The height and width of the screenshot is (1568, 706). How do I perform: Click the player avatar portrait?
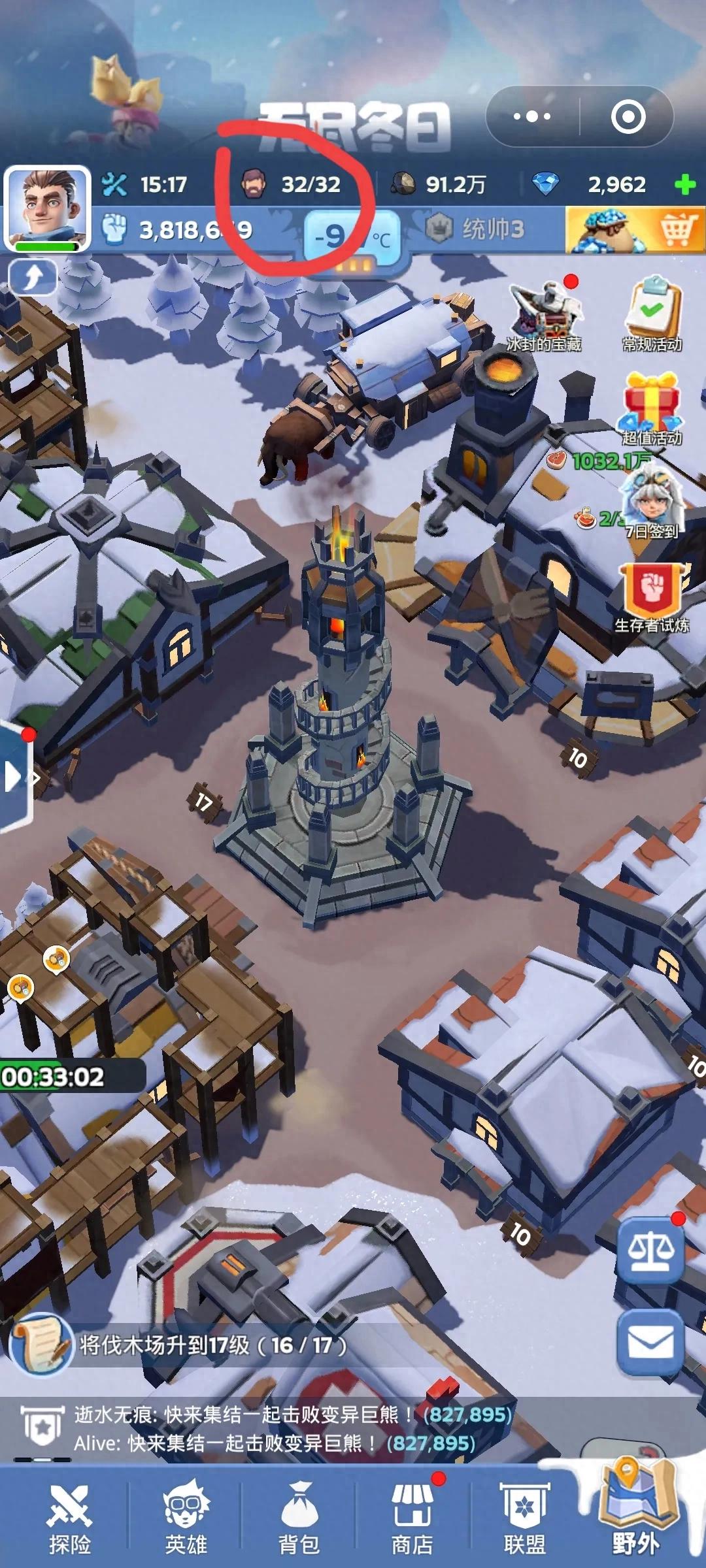click(47, 208)
